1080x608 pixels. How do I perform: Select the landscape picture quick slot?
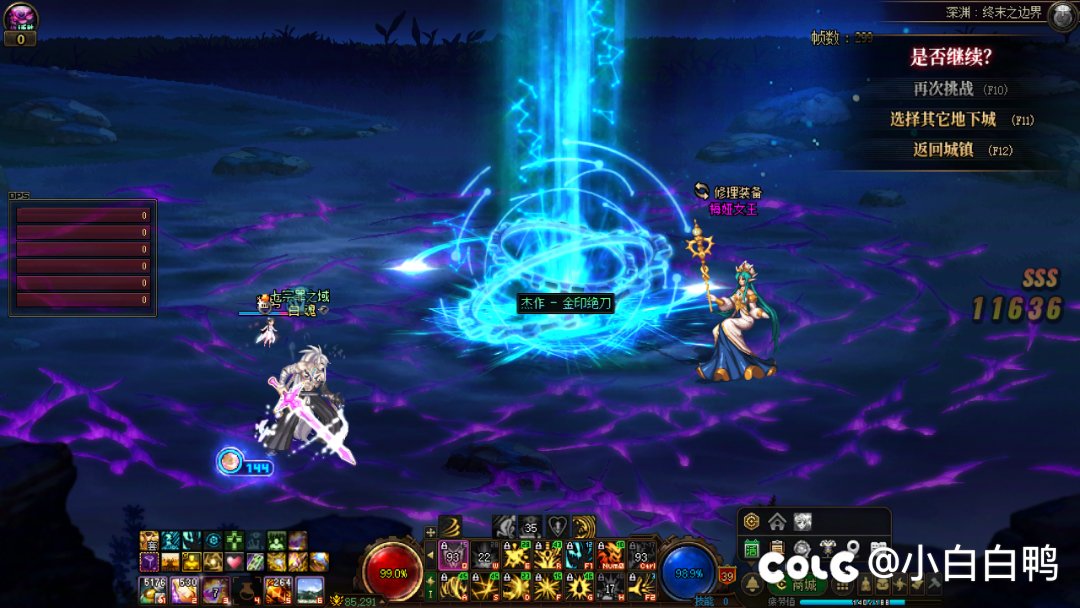point(310,588)
